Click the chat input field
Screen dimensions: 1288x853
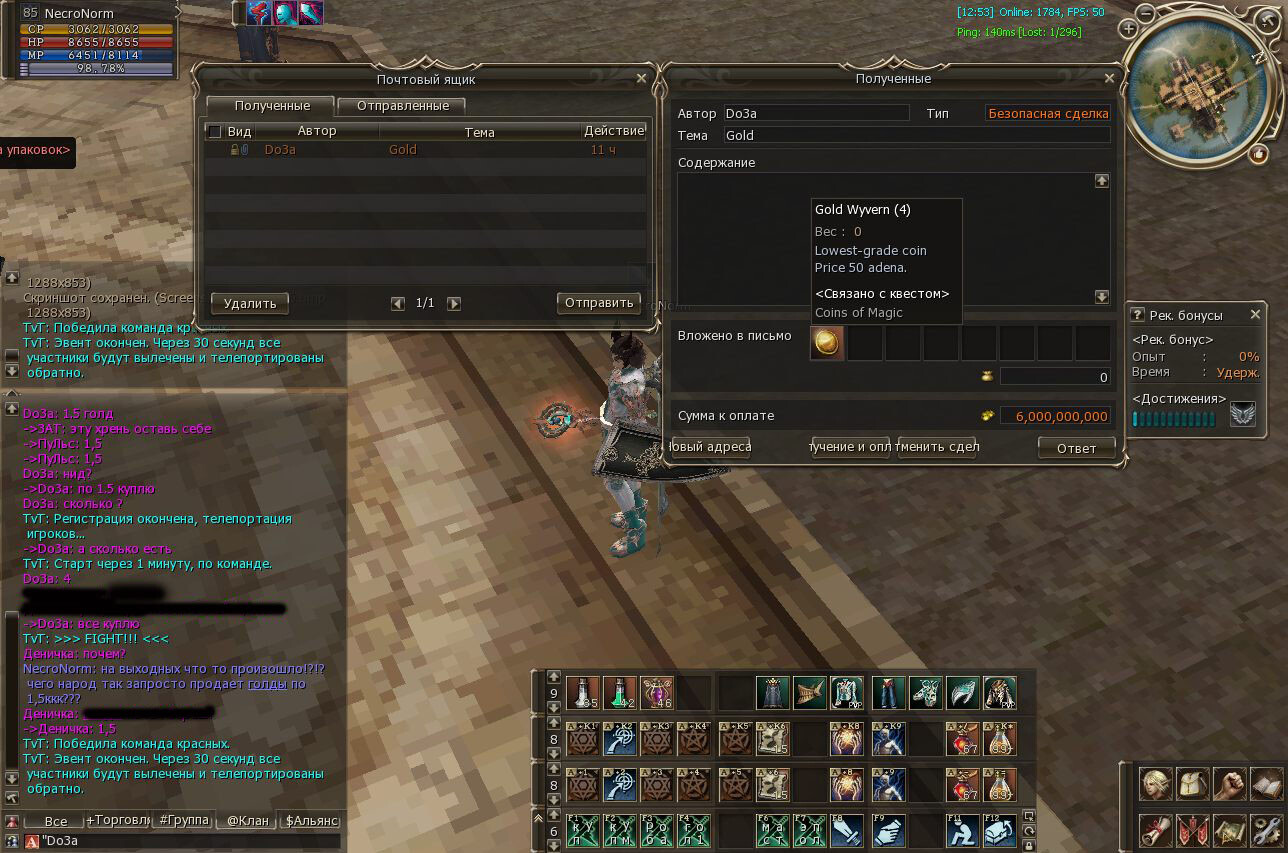click(190, 841)
